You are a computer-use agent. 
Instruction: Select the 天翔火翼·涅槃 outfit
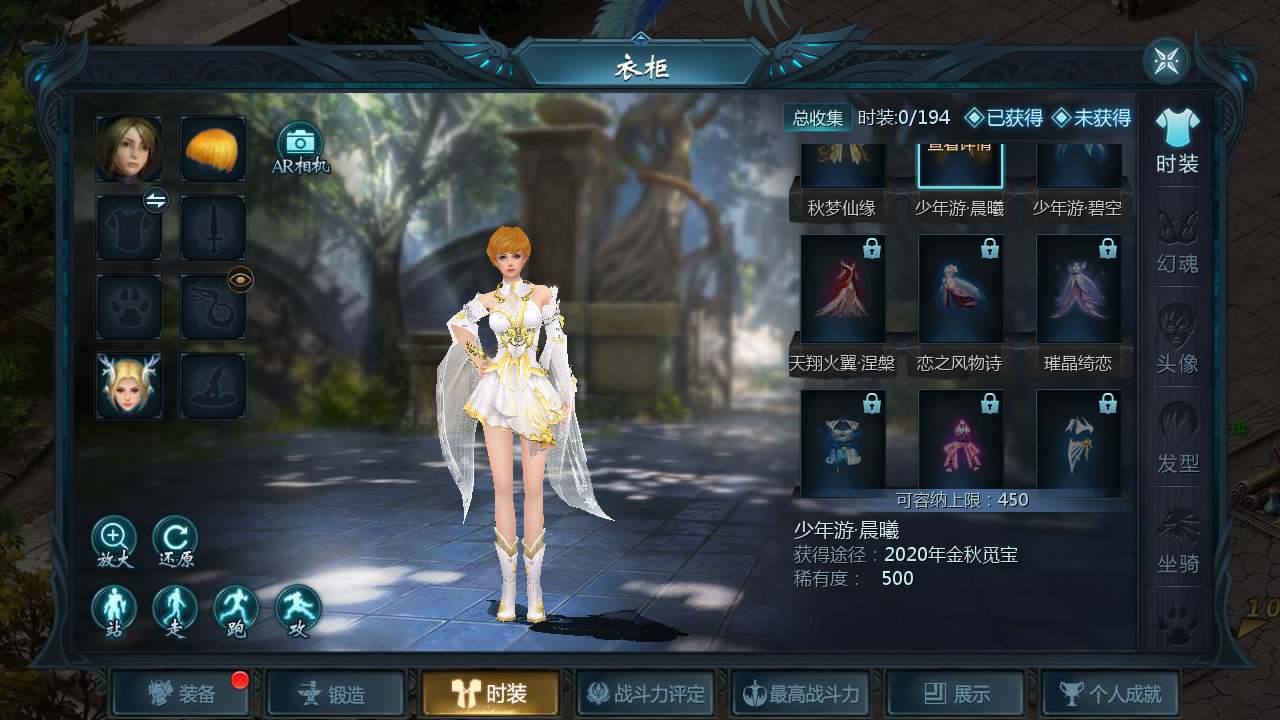pyautogui.click(x=843, y=292)
